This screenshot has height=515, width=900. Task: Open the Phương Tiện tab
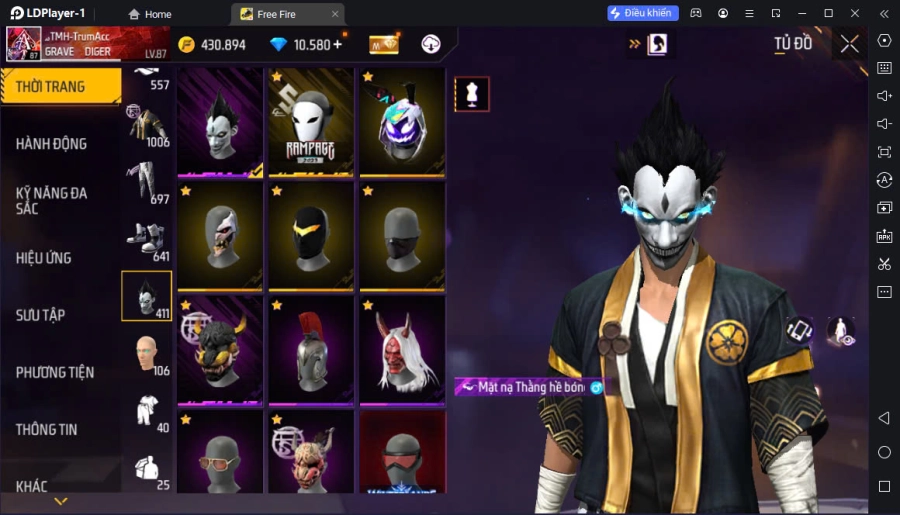tap(55, 372)
